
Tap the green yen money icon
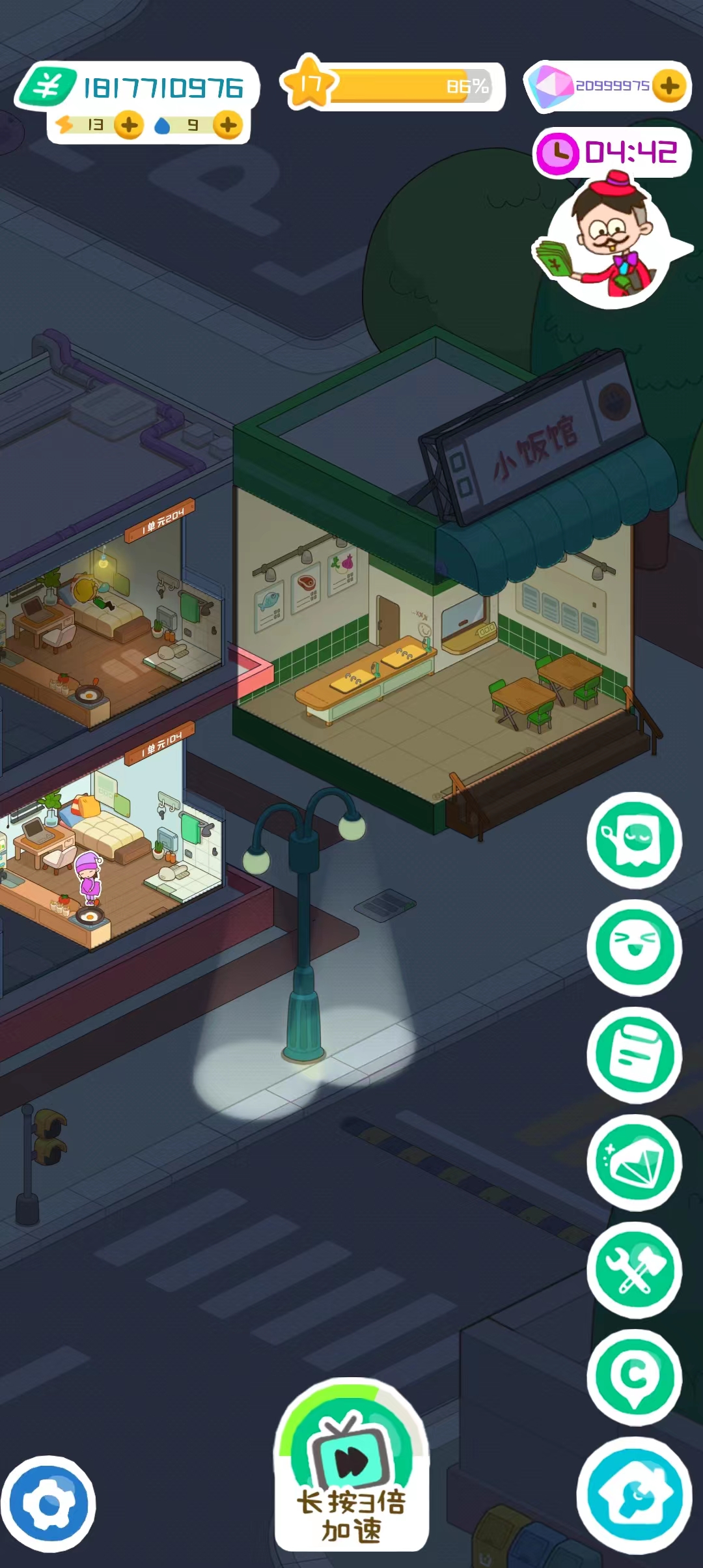point(47,86)
